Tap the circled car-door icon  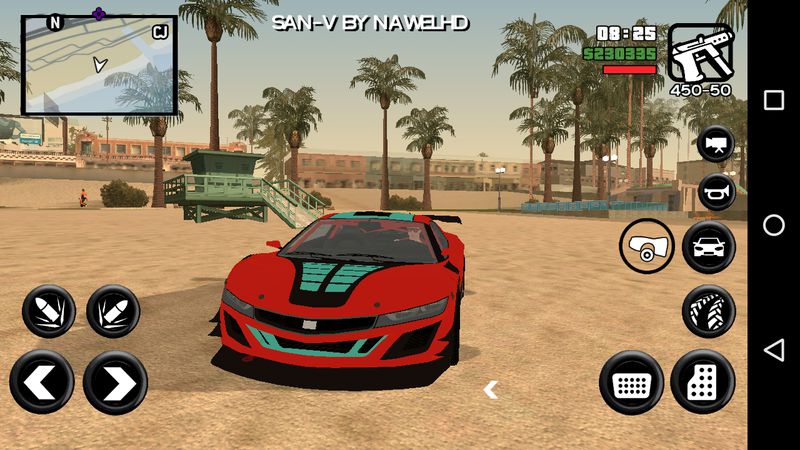(x=646, y=246)
